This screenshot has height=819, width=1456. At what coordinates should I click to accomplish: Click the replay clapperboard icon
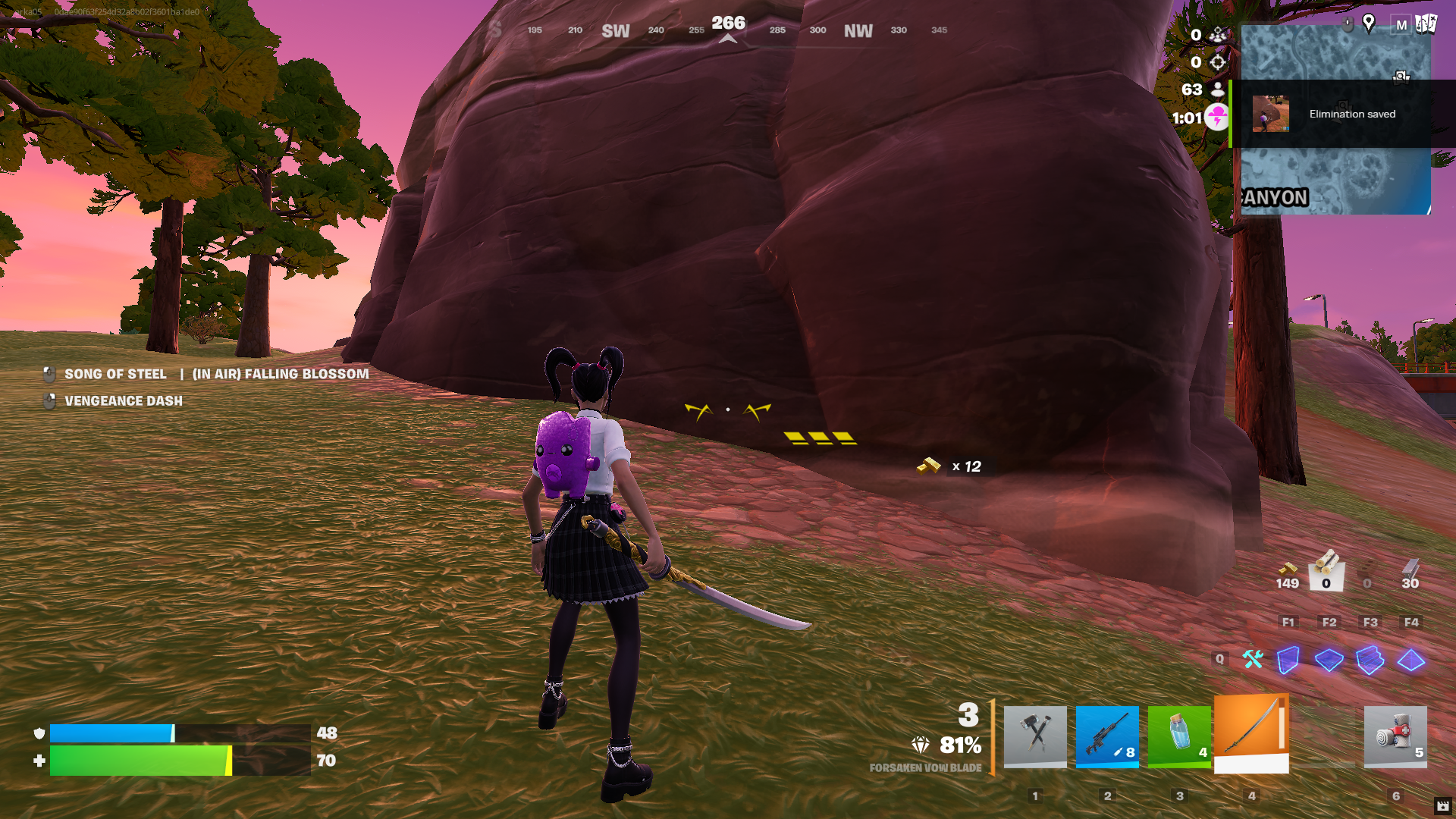(x=1442, y=806)
